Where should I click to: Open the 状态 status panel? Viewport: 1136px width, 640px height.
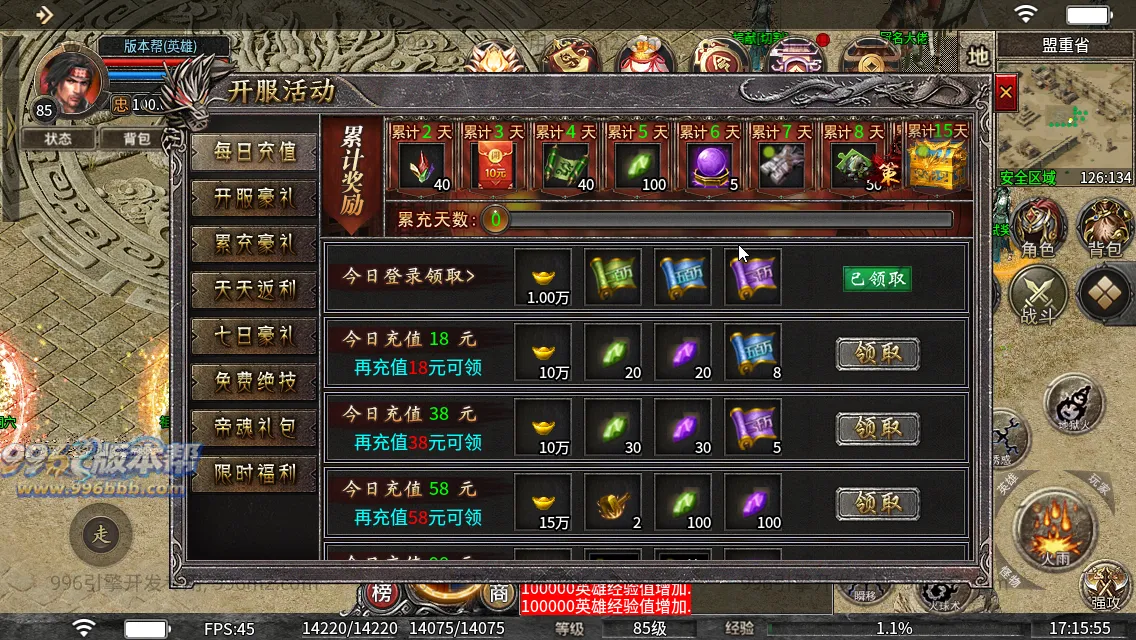pos(58,139)
